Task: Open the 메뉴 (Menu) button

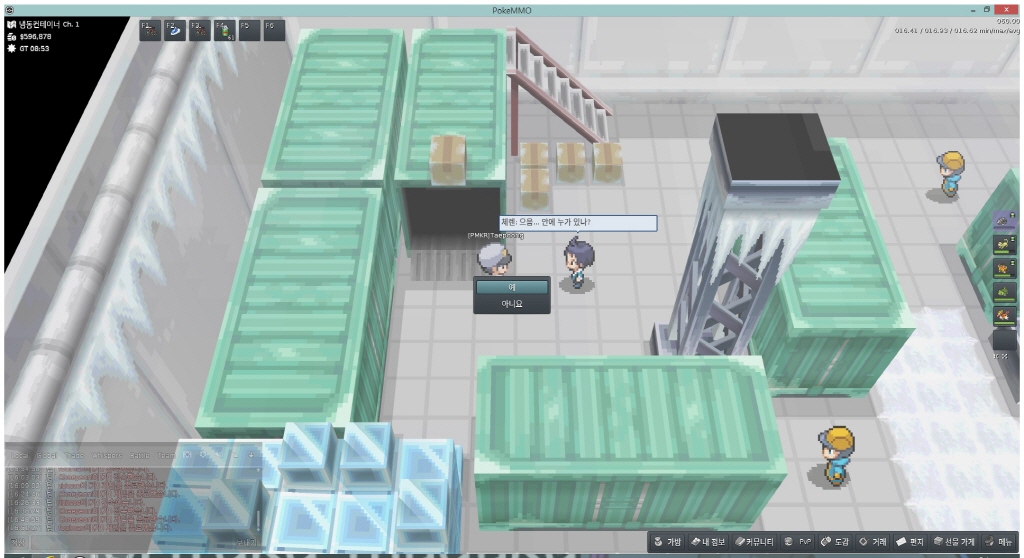Action: click(1001, 542)
